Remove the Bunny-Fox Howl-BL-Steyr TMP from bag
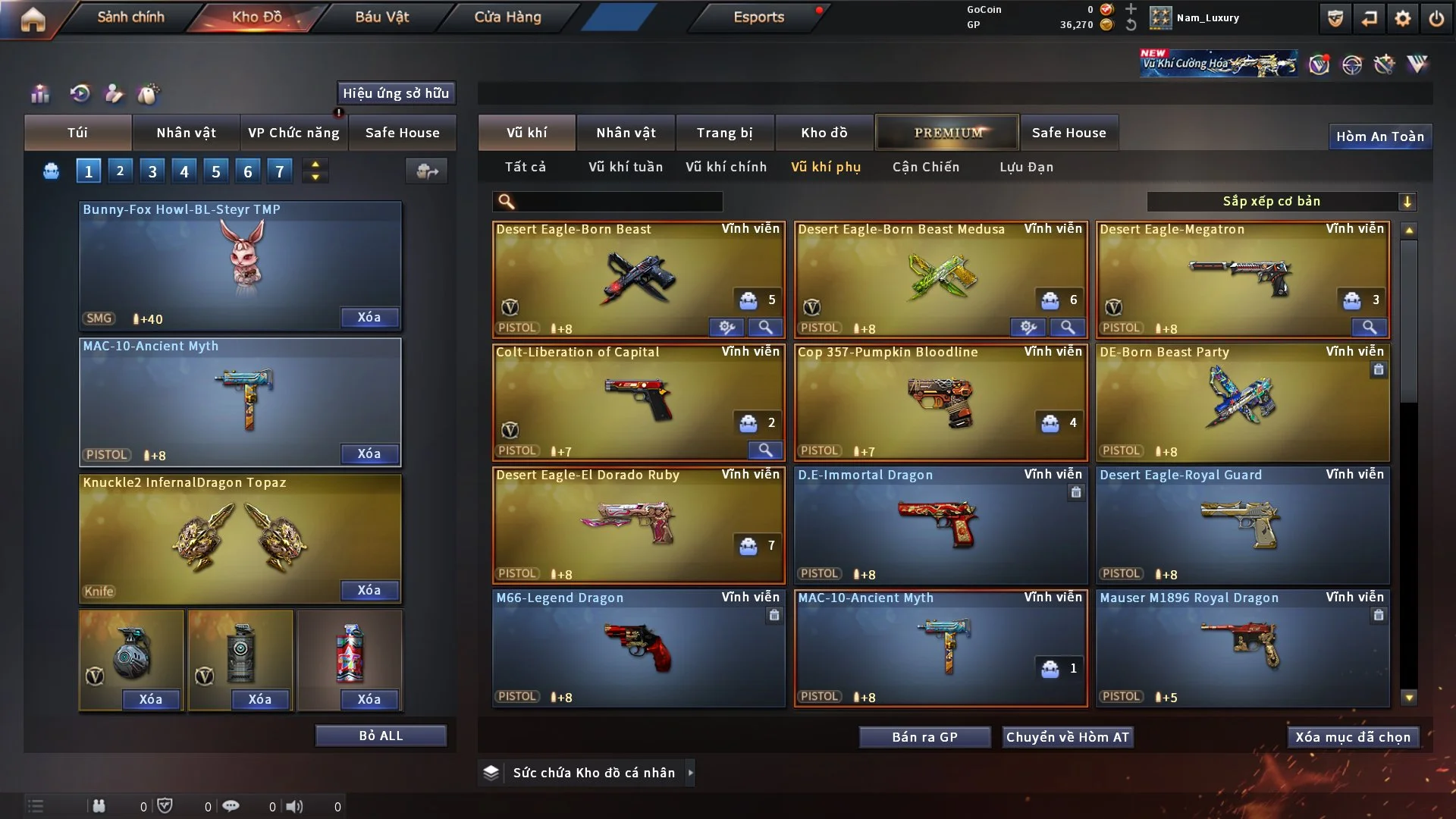Image resolution: width=1456 pixels, height=819 pixels. coord(369,318)
